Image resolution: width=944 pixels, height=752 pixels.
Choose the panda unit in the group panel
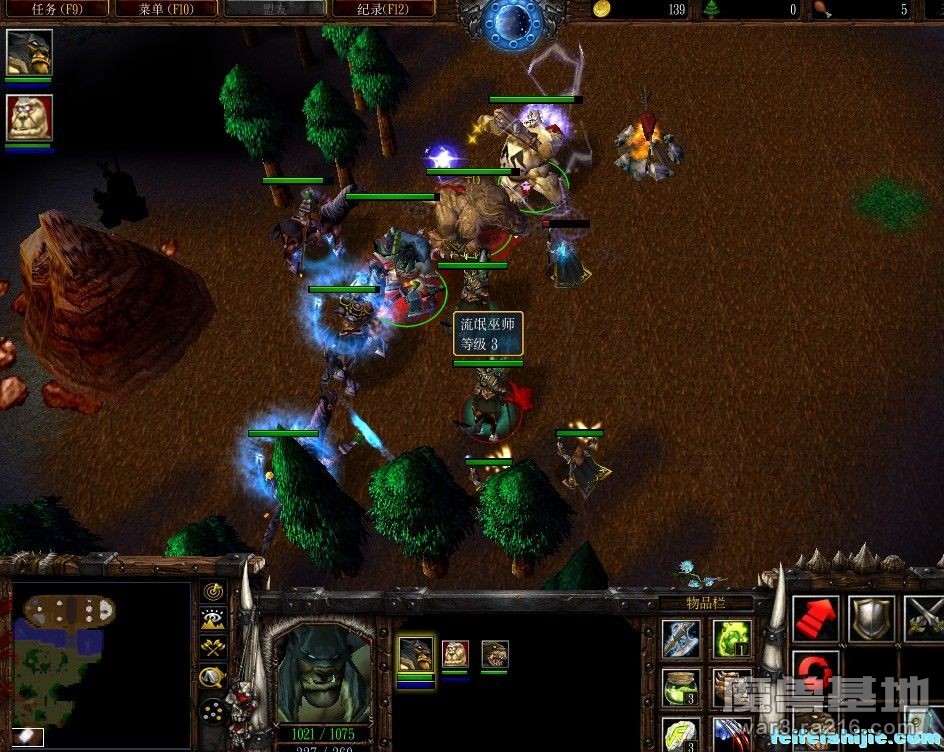click(x=455, y=654)
